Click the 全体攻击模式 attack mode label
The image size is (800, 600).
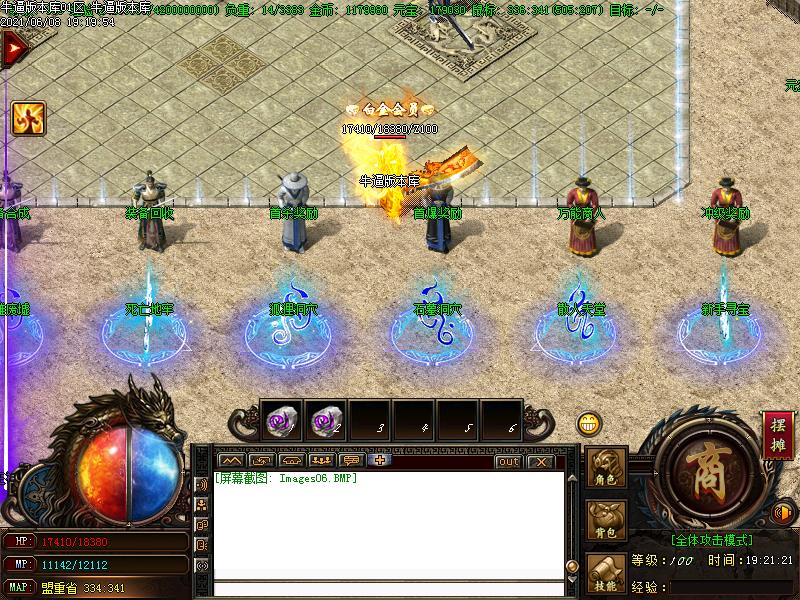711,539
